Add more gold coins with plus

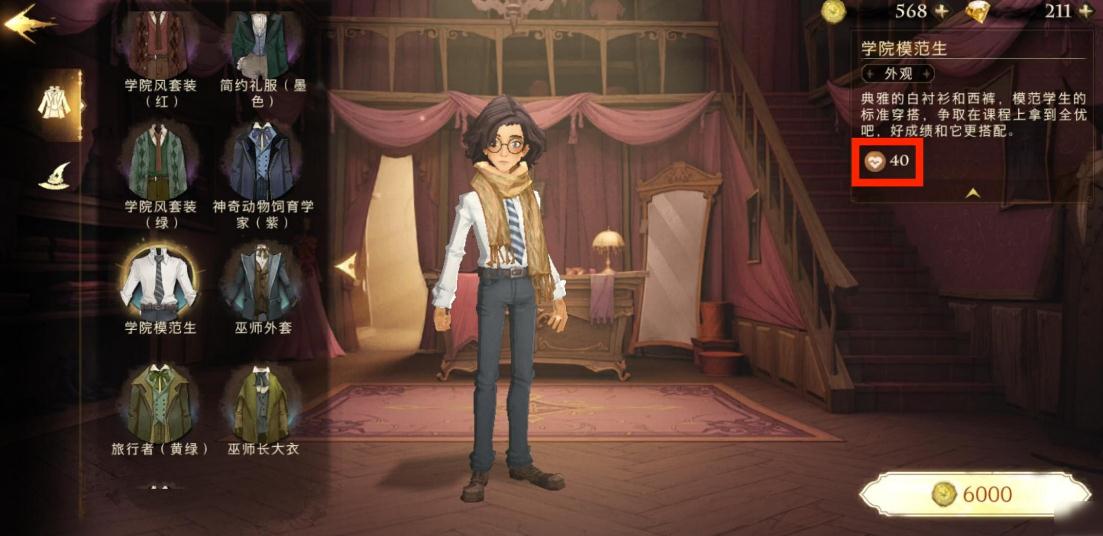coord(941,12)
